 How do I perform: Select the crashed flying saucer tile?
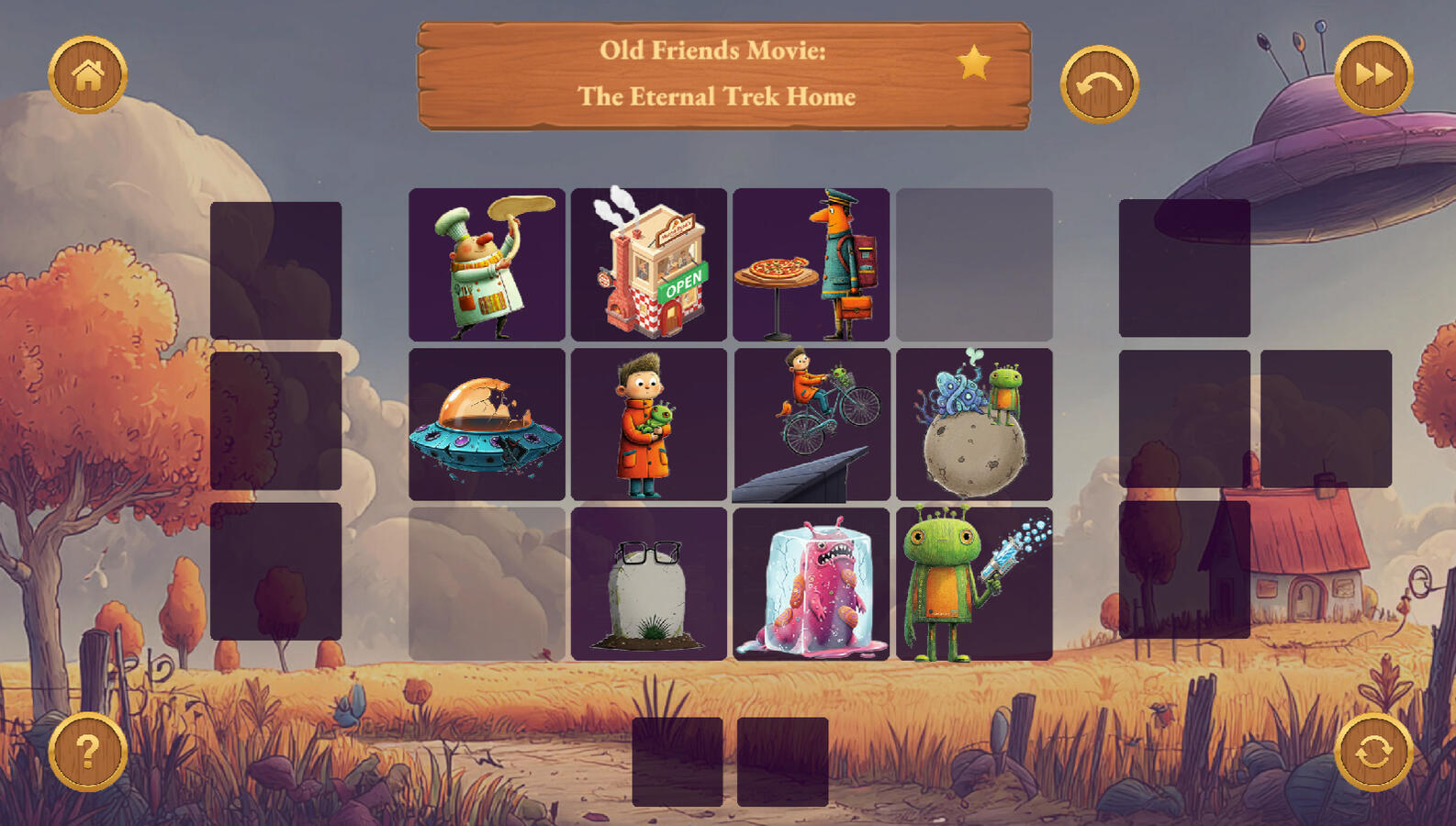click(x=487, y=424)
